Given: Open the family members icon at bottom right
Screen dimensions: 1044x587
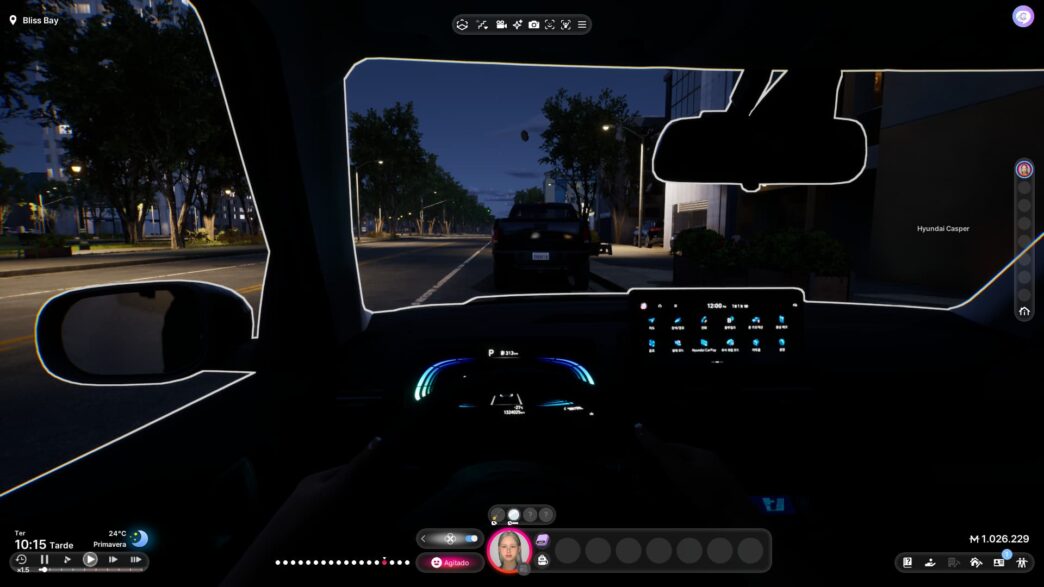Looking at the screenshot, I should tap(1022, 562).
